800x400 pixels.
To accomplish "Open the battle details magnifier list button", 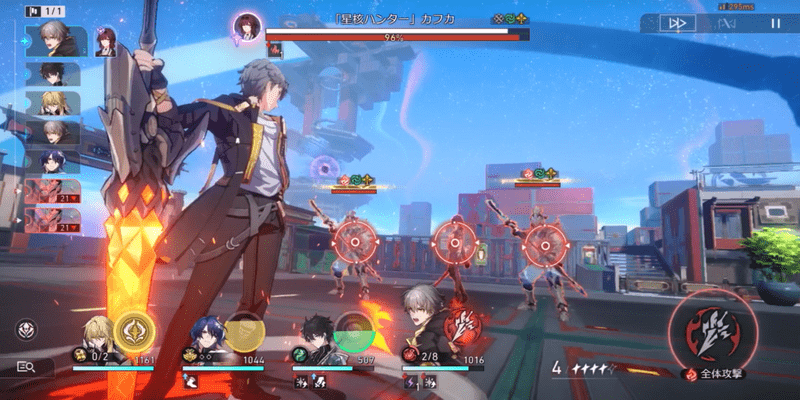I will 27,367.
